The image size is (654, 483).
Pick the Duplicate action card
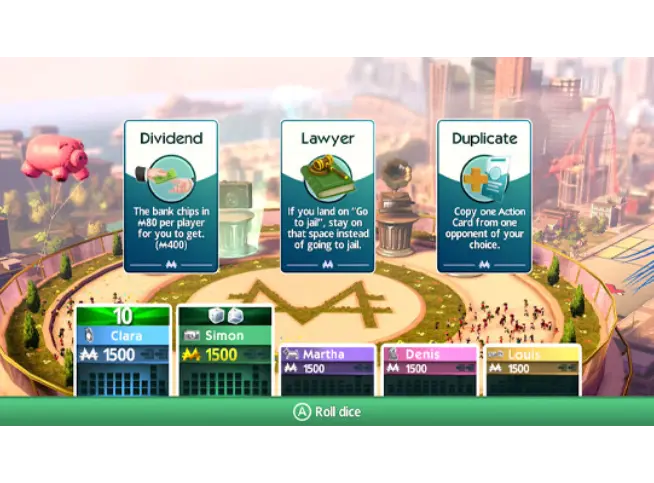tap(484, 197)
